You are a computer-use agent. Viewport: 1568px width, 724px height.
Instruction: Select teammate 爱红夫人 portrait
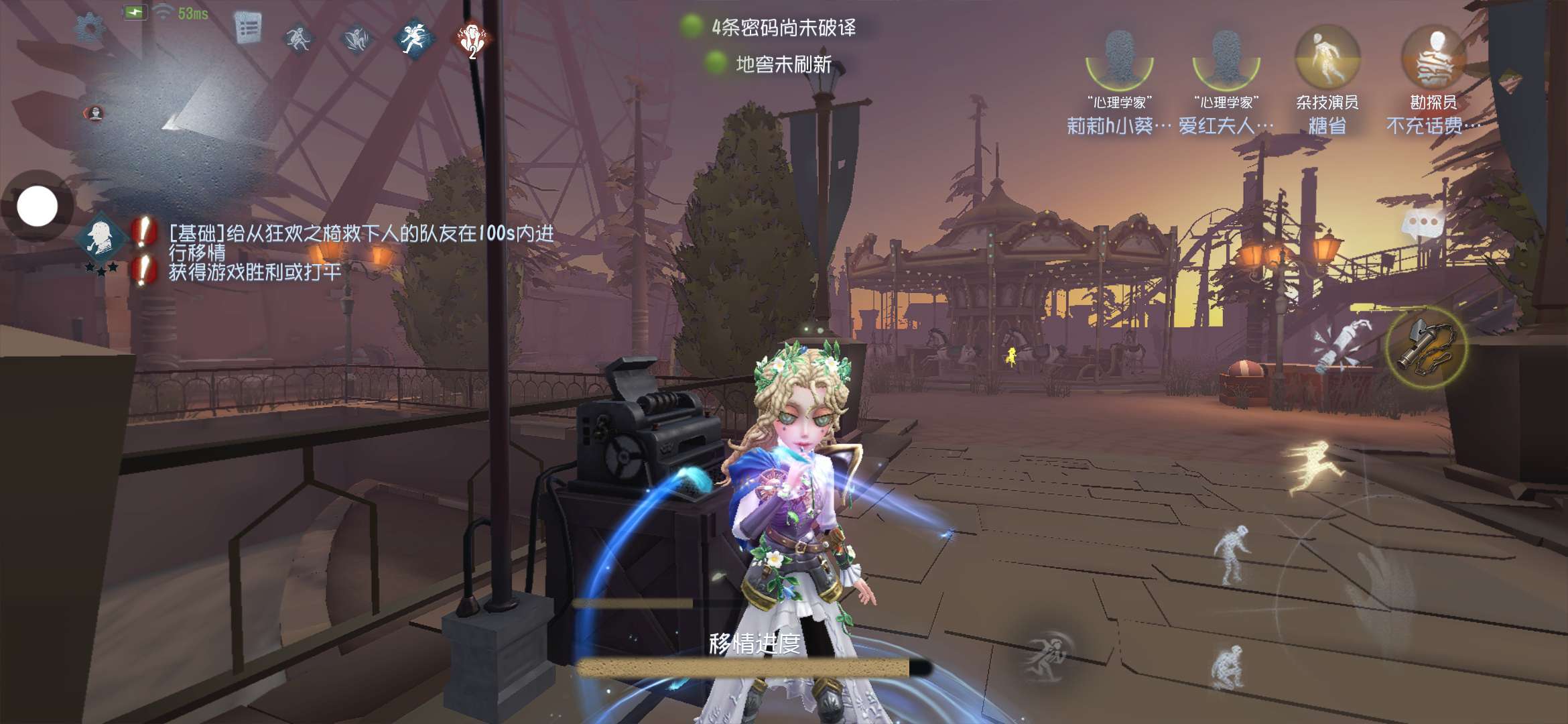point(1226,60)
